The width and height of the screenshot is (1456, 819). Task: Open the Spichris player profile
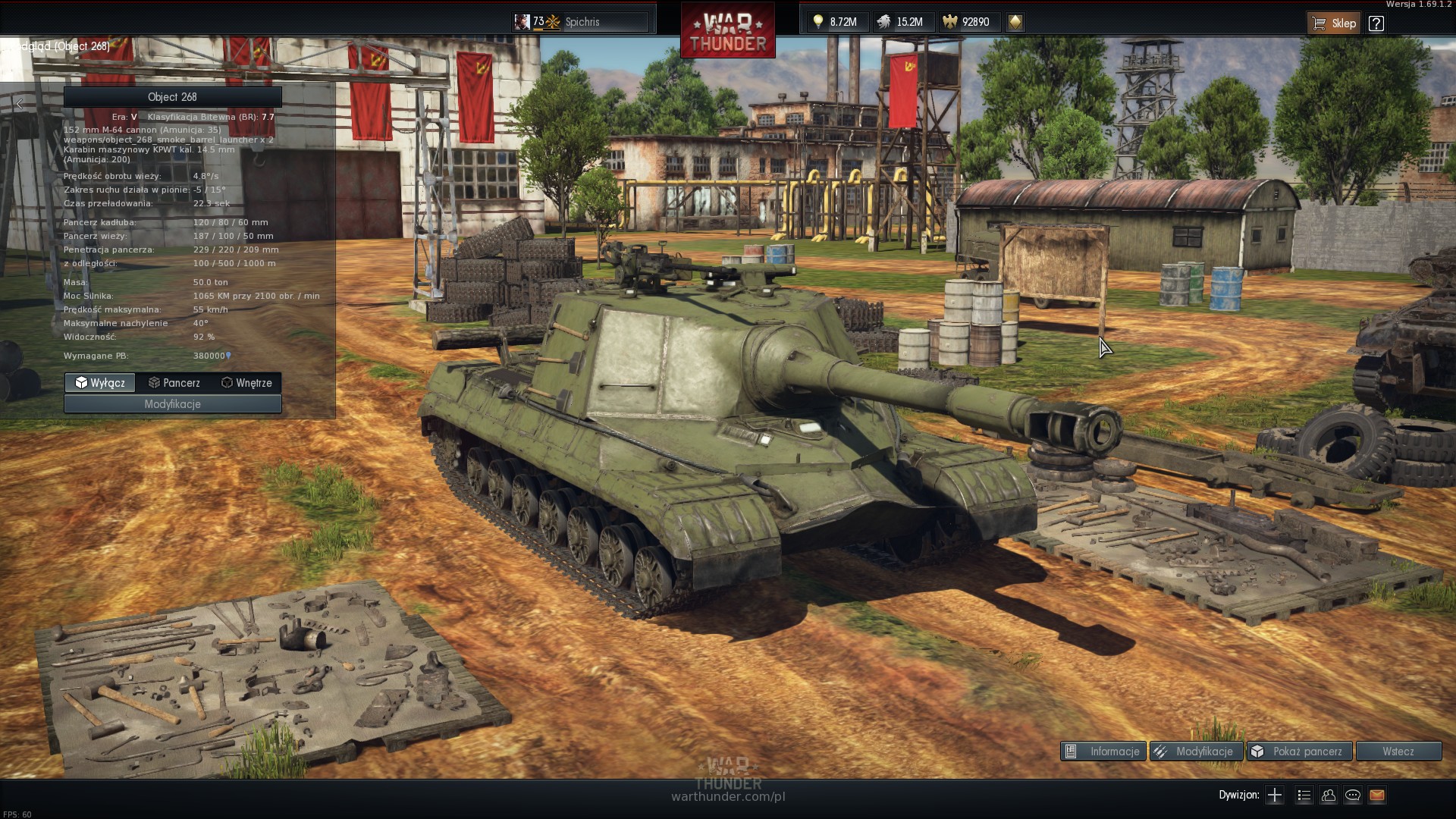pyautogui.click(x=581, y=22)
